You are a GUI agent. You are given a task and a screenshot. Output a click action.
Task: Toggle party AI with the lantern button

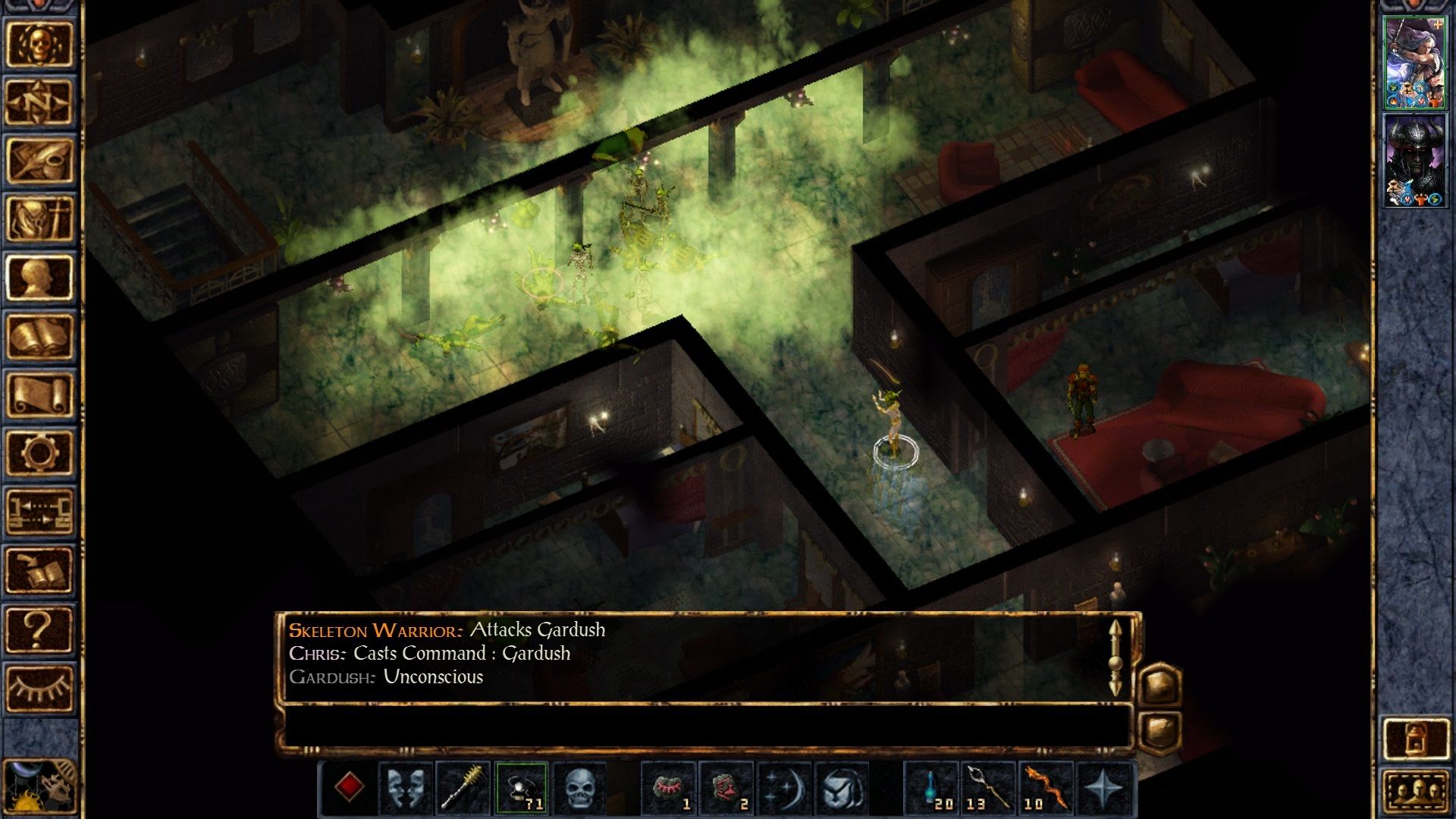(1415, 738)
